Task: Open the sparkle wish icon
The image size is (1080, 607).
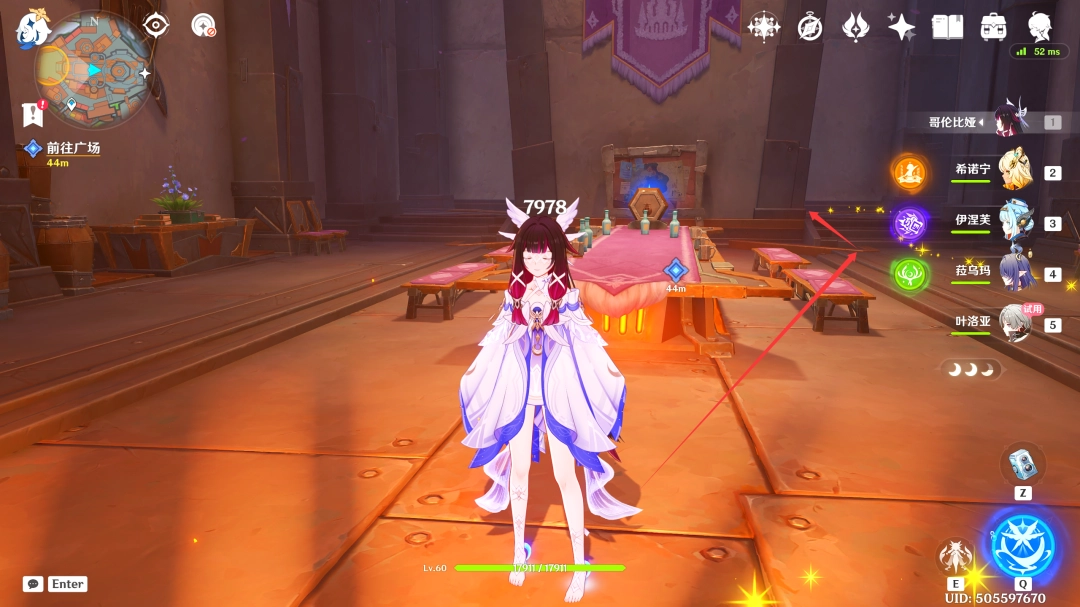Action: (x=901, y=27)
